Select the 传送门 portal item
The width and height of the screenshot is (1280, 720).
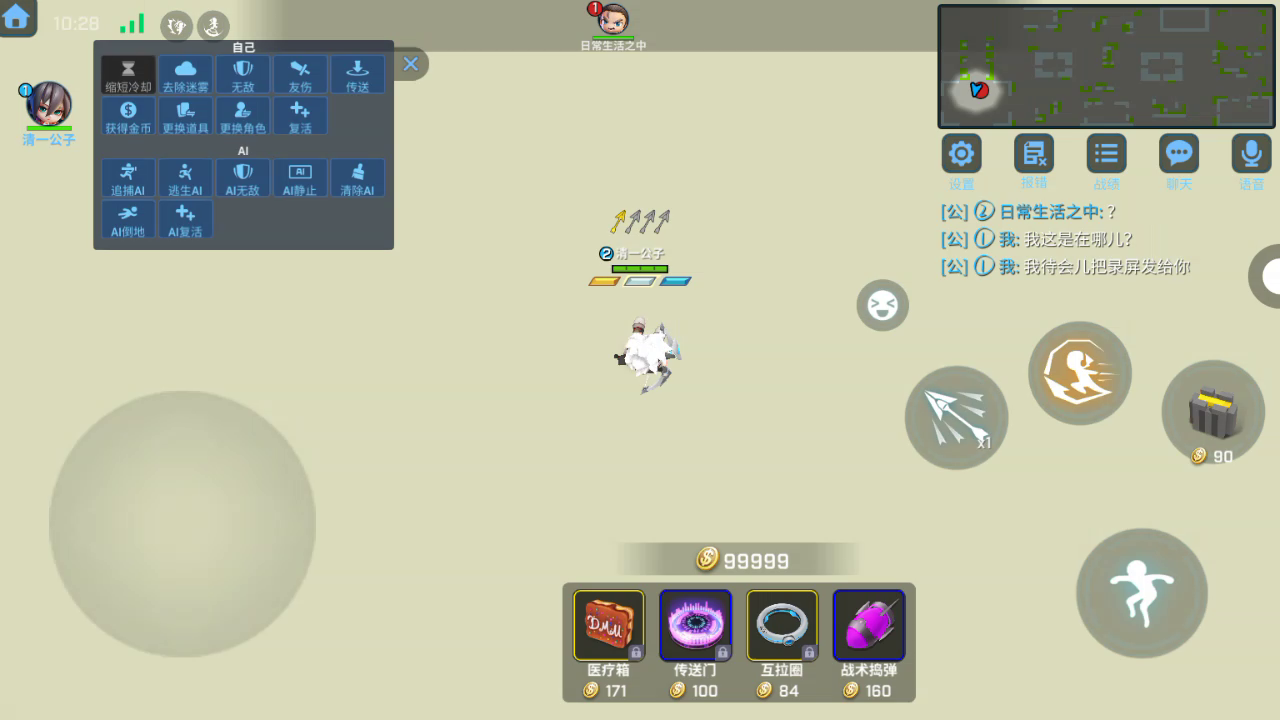click(x=695, y=626)
